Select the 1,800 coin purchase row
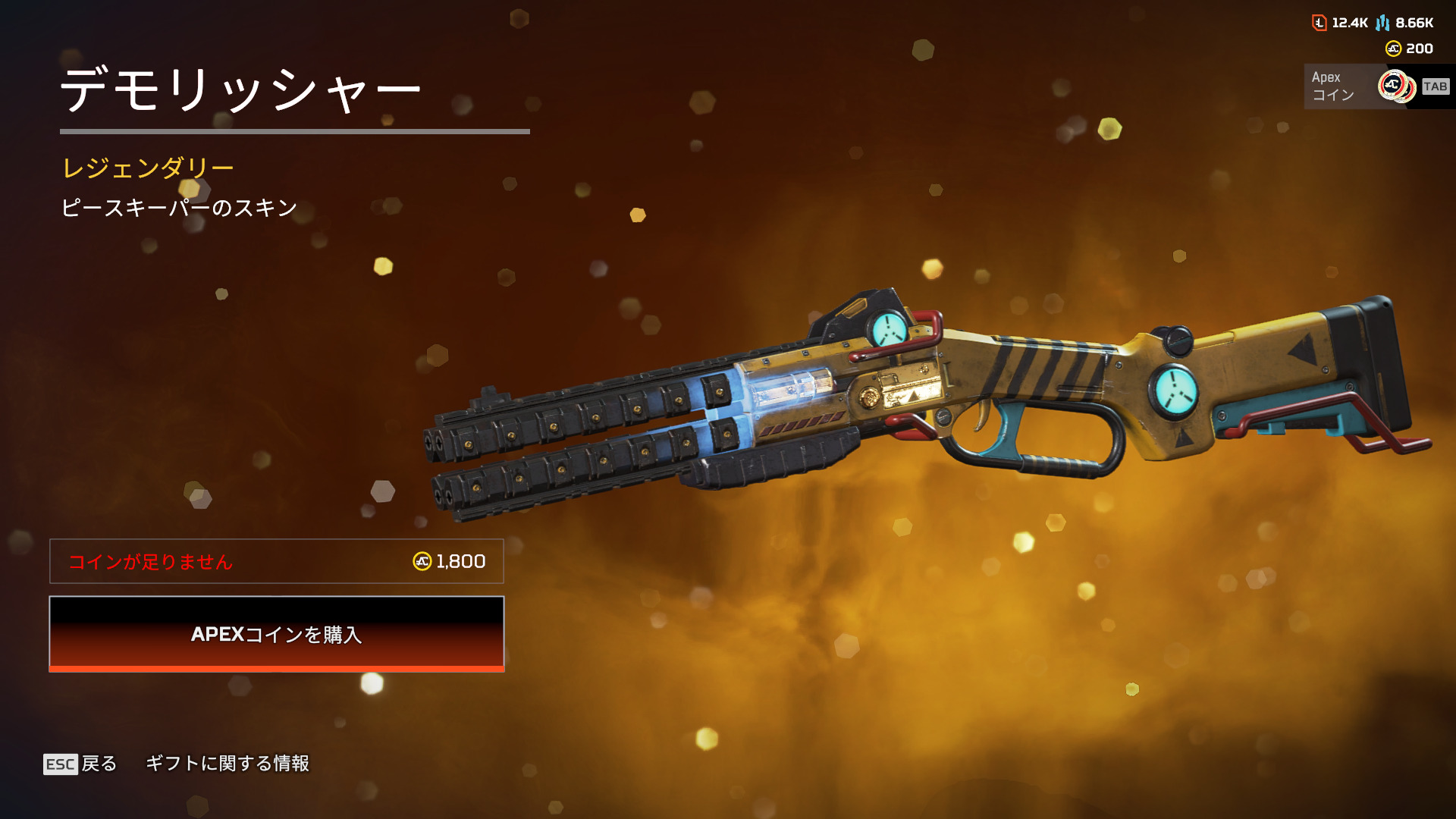Viewport: 1456px width, 819px height. pos(277,561)
